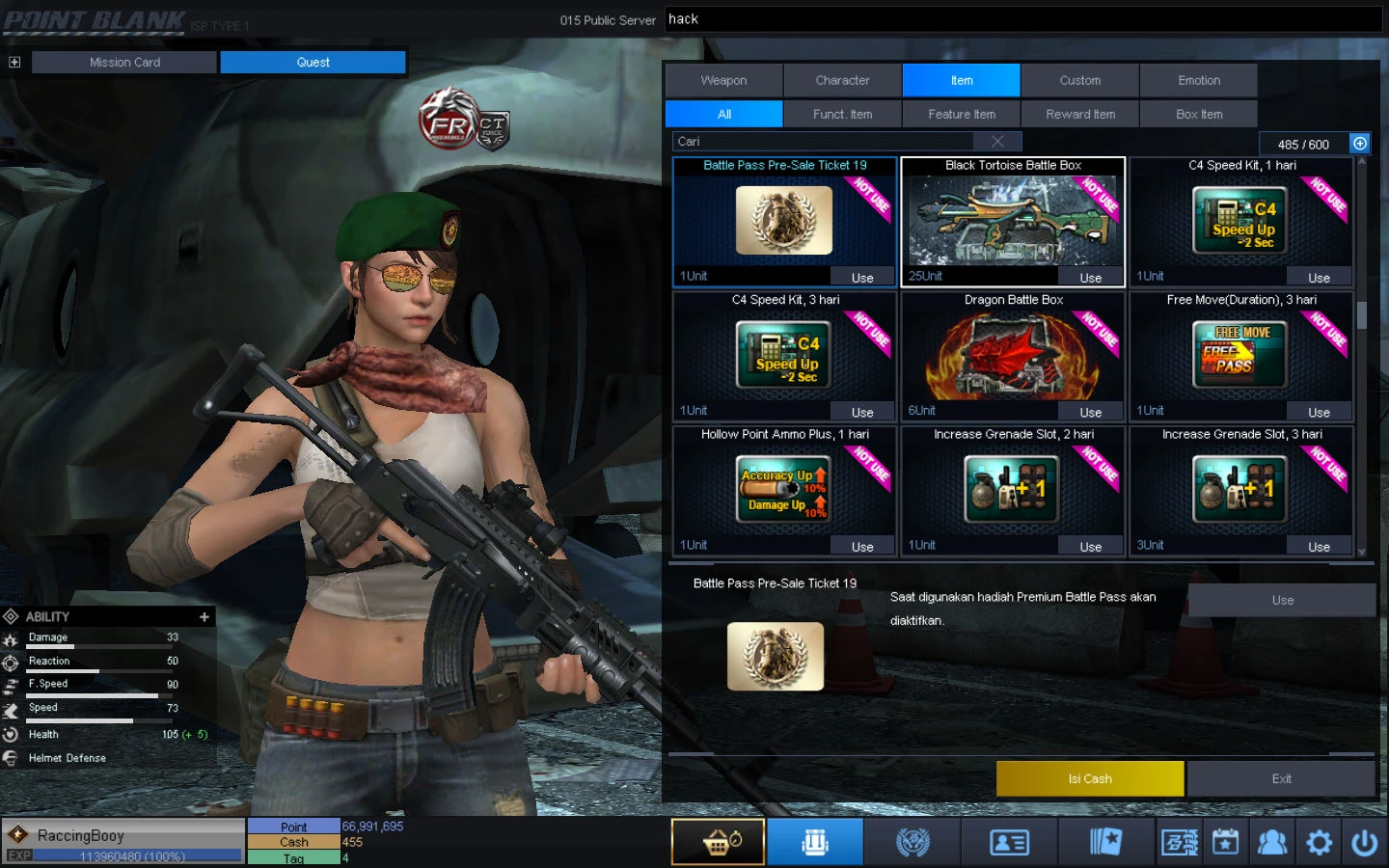This screenshot has height=868, width=1389.
Task: Exit the inventory screen
Action: click(x=1281, y=778)
